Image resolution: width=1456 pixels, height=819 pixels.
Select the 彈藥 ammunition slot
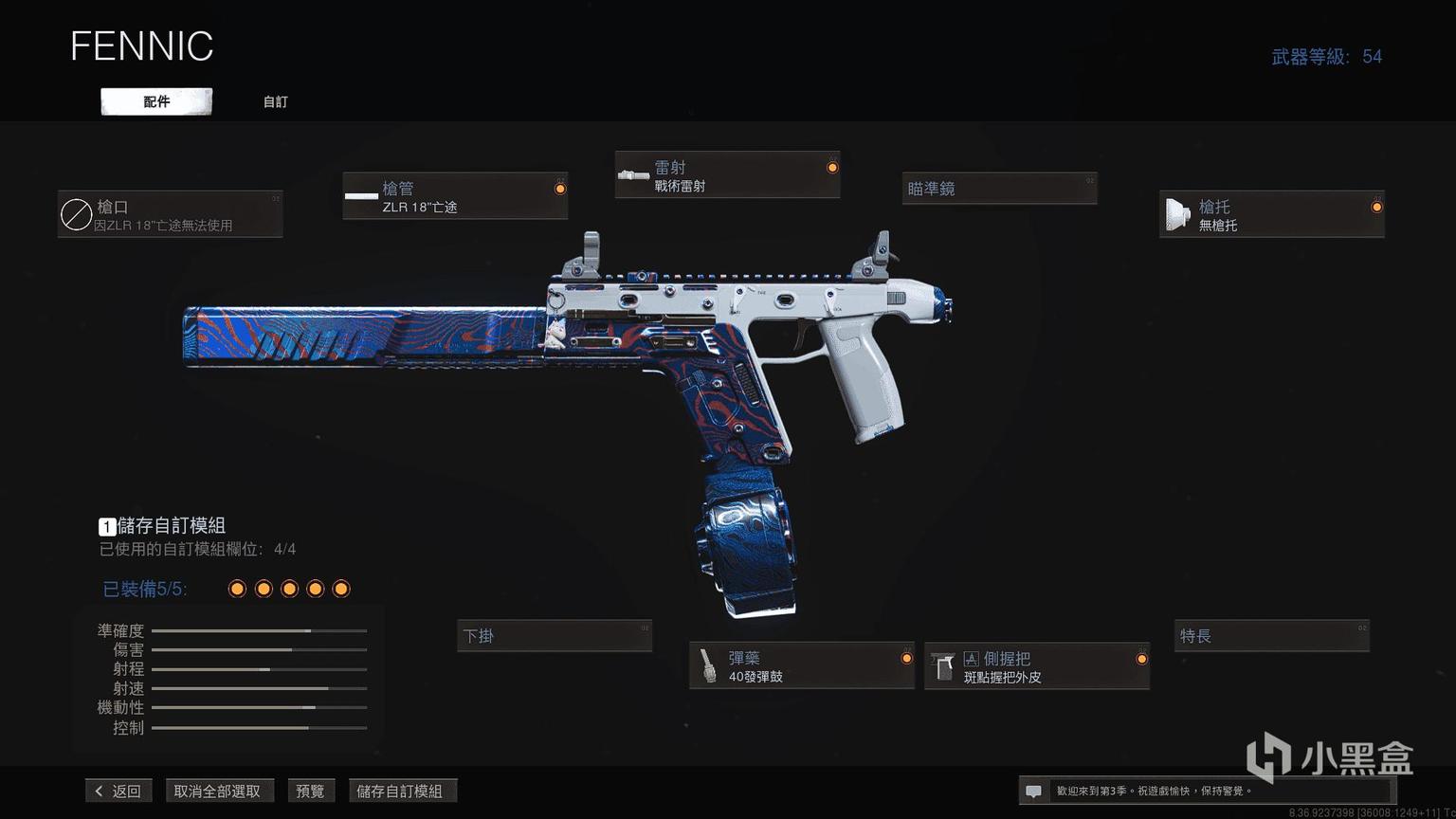point(801,665)
